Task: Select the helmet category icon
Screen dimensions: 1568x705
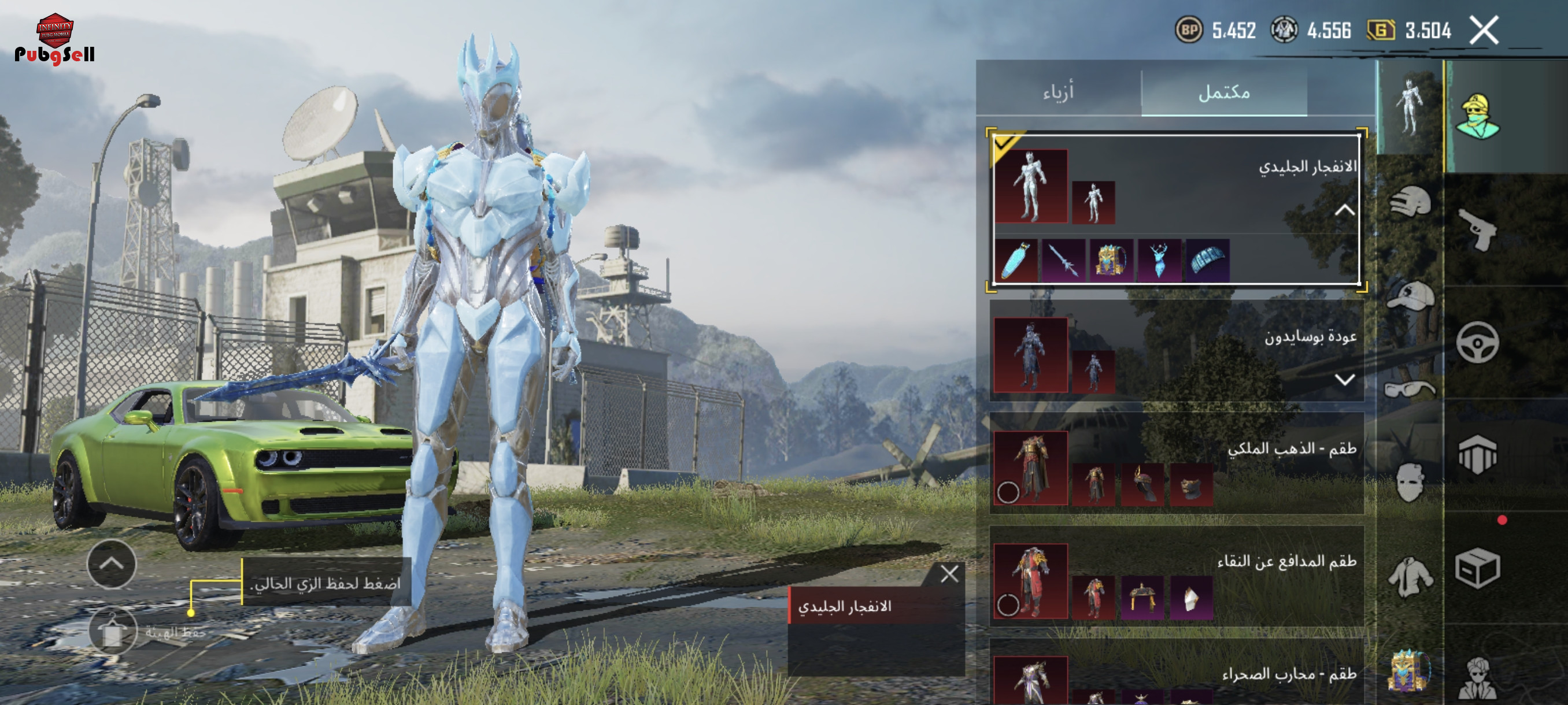Action: pyautogui.click(x=1410, y=201)
